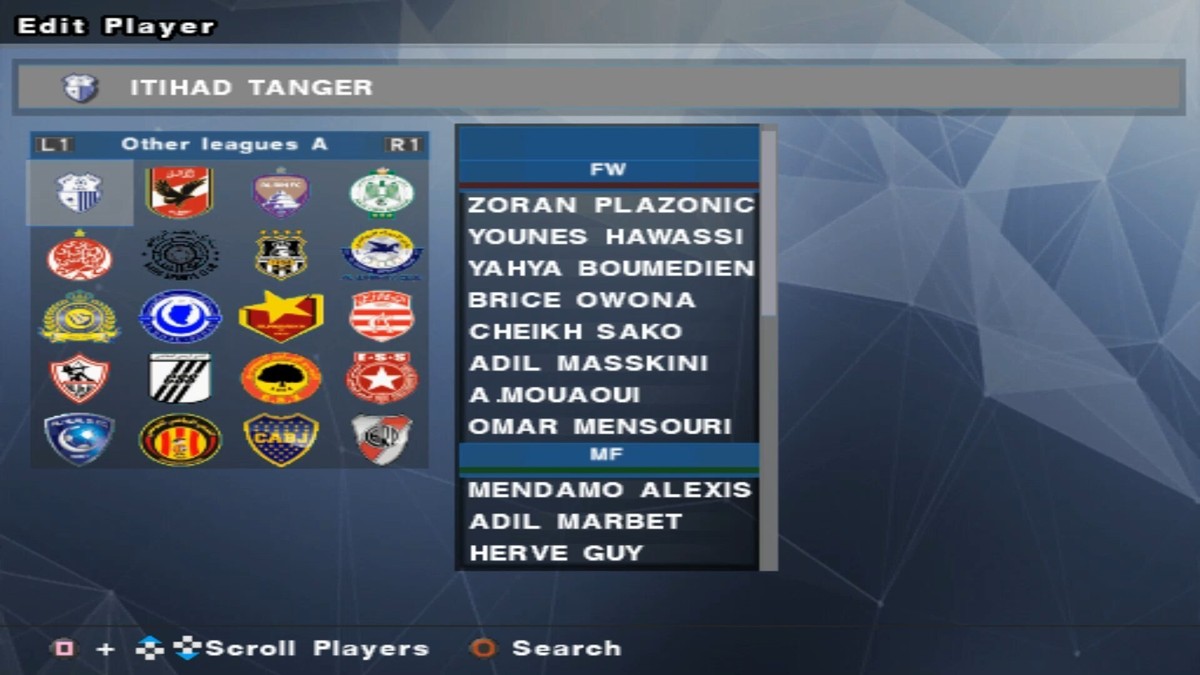Select the Boca Juniors CABJ crest
This screenshot has width=1200, height=675.
pos(281,439)
